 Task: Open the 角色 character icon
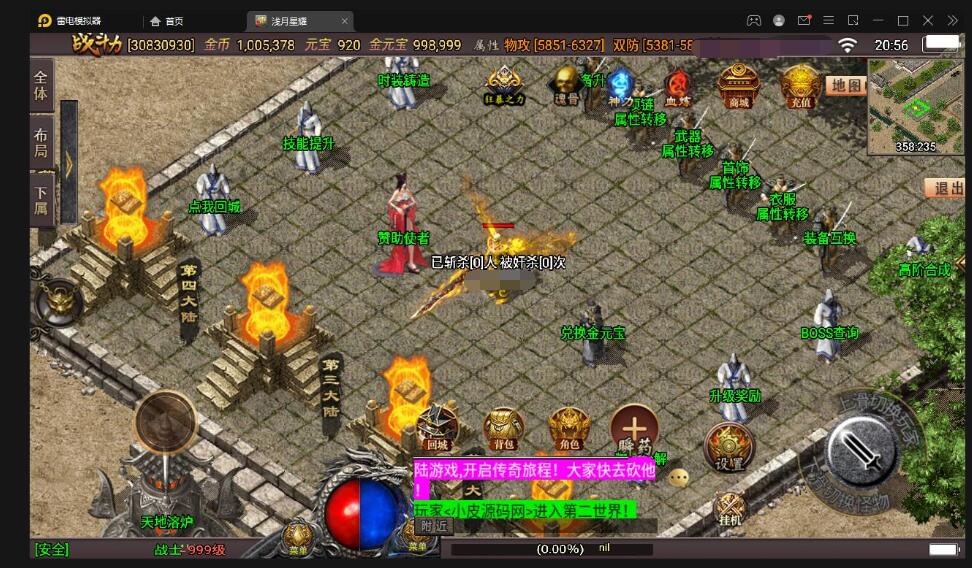[569, 428]
